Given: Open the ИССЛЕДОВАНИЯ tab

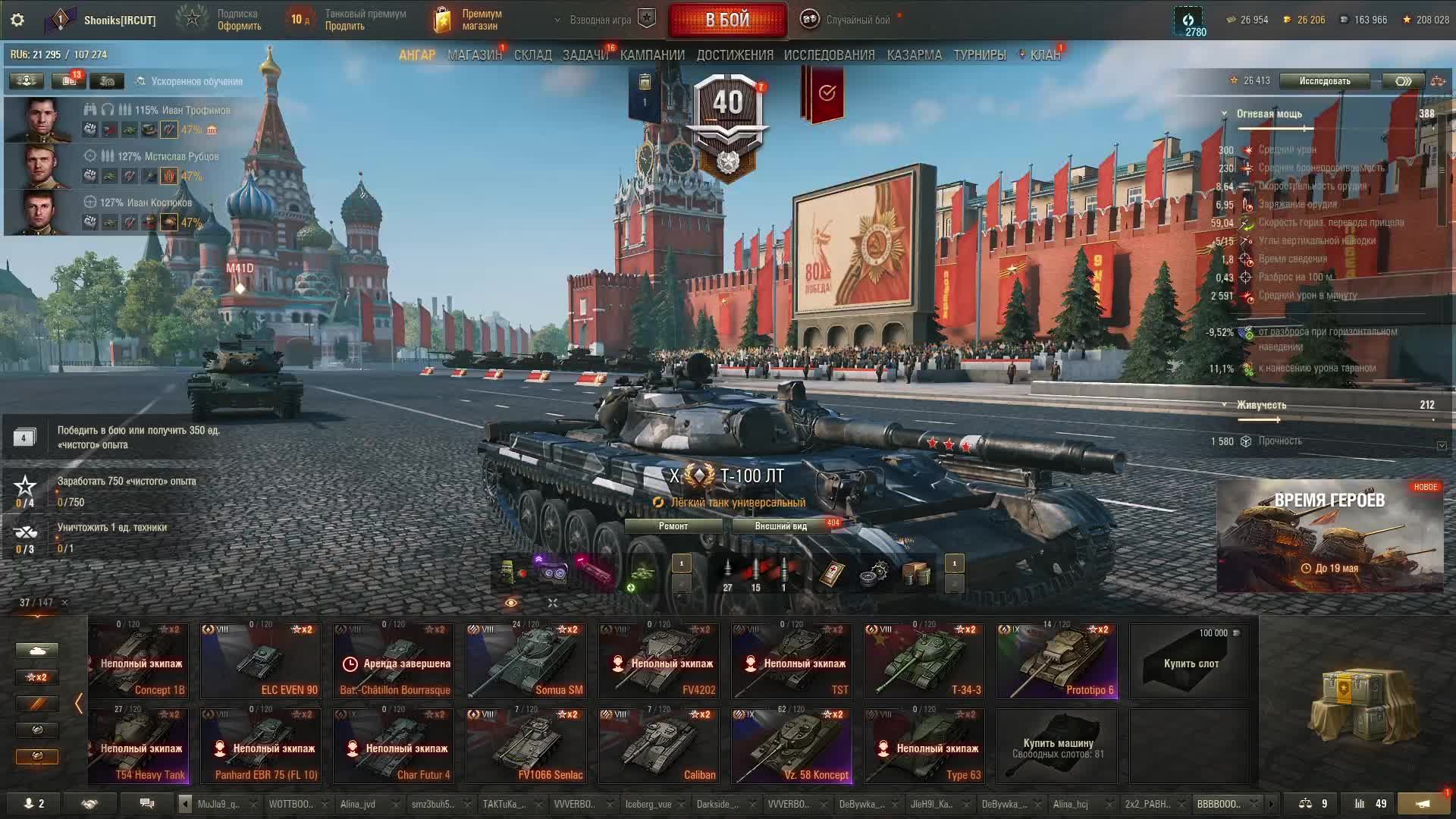Looking at the screenshot, I should pos(829,55).
